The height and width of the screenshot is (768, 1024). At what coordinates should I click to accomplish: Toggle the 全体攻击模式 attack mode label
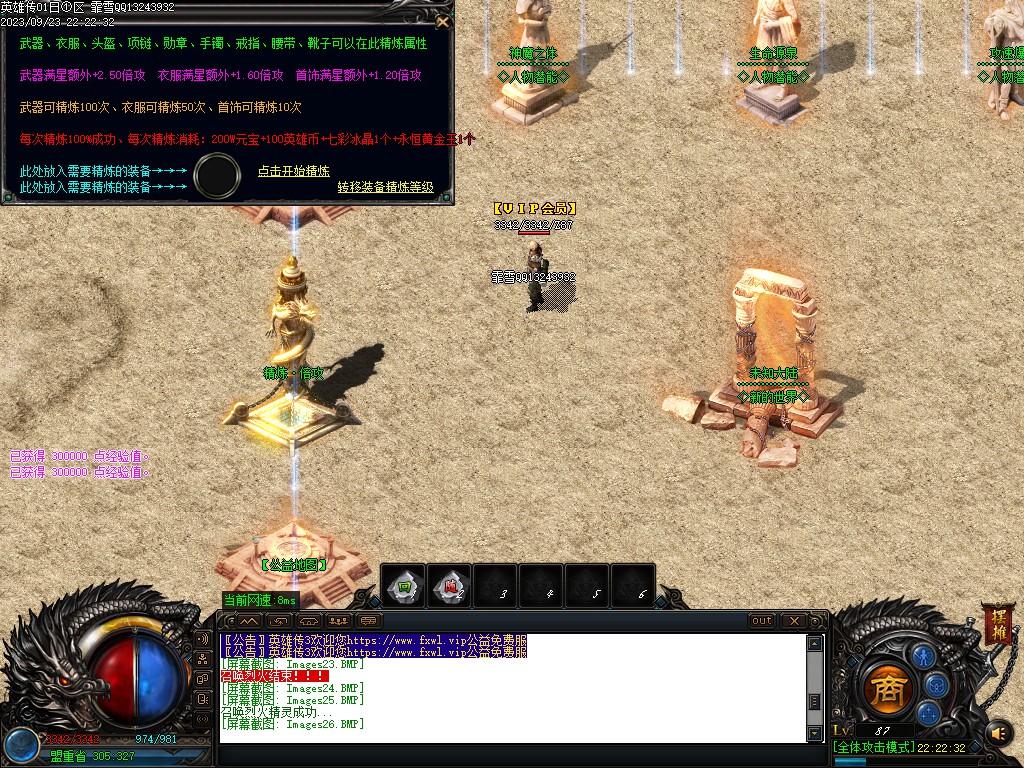tap(873, 747)
